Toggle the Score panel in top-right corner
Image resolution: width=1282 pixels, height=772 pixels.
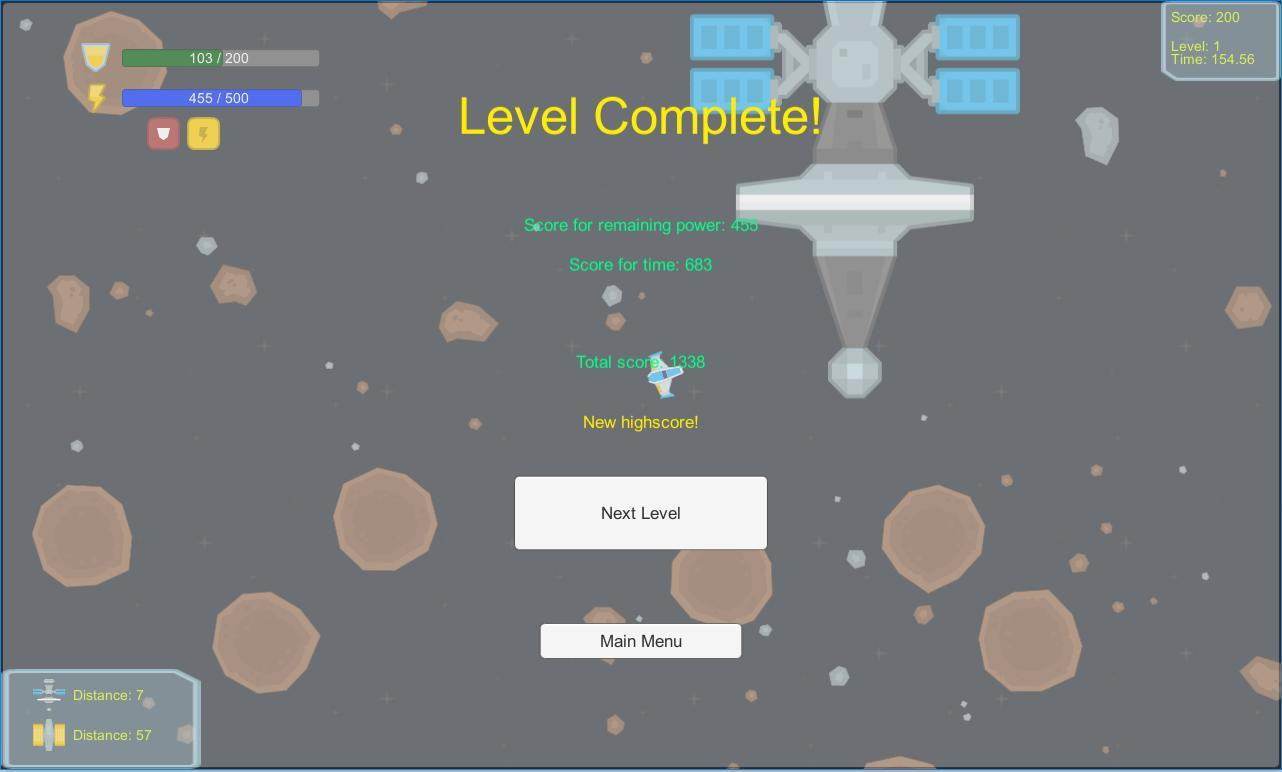1220,38
